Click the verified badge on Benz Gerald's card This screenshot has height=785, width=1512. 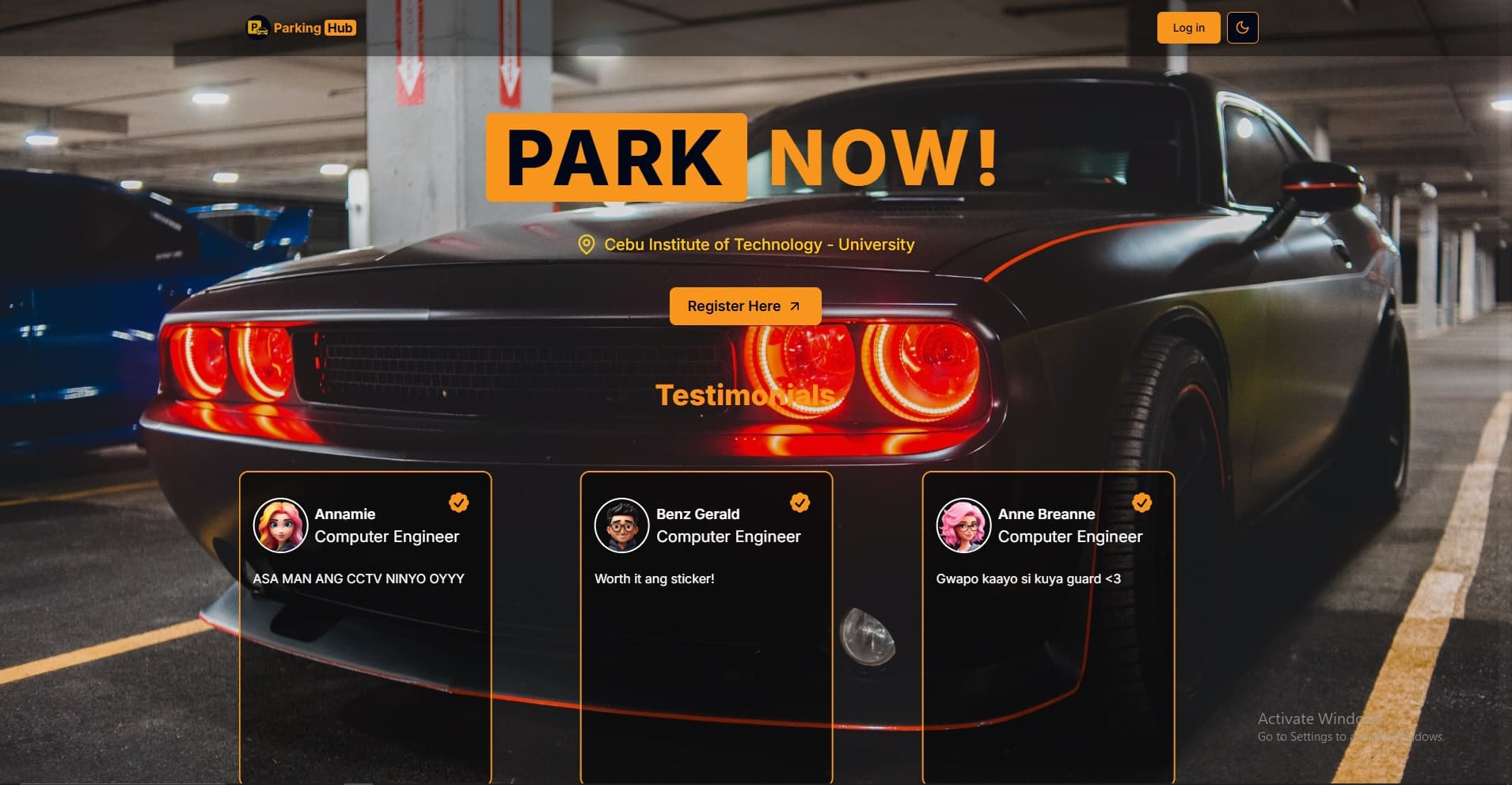coord(800,501)
